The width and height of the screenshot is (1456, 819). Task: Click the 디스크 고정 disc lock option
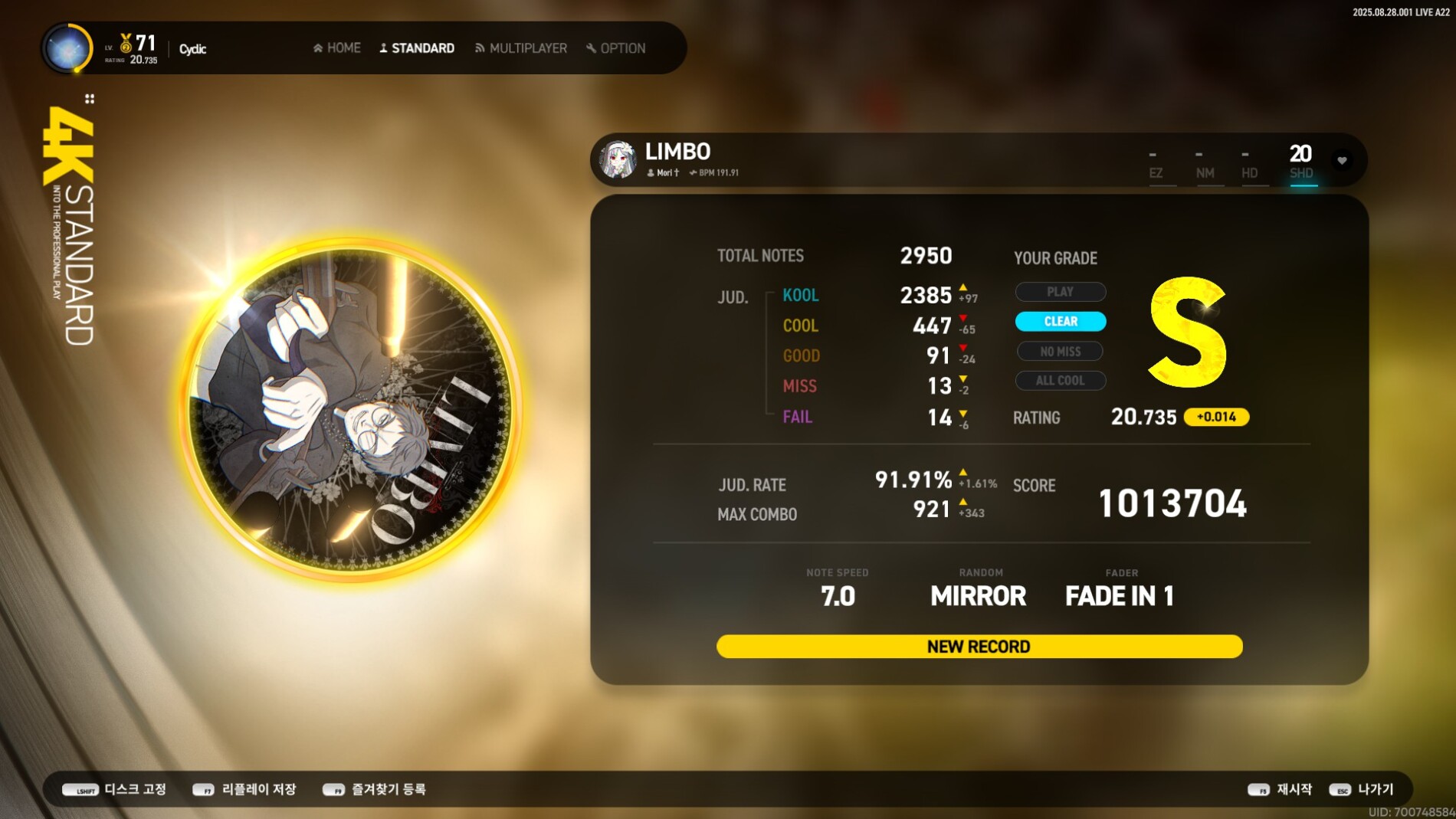tap(115, 789)
